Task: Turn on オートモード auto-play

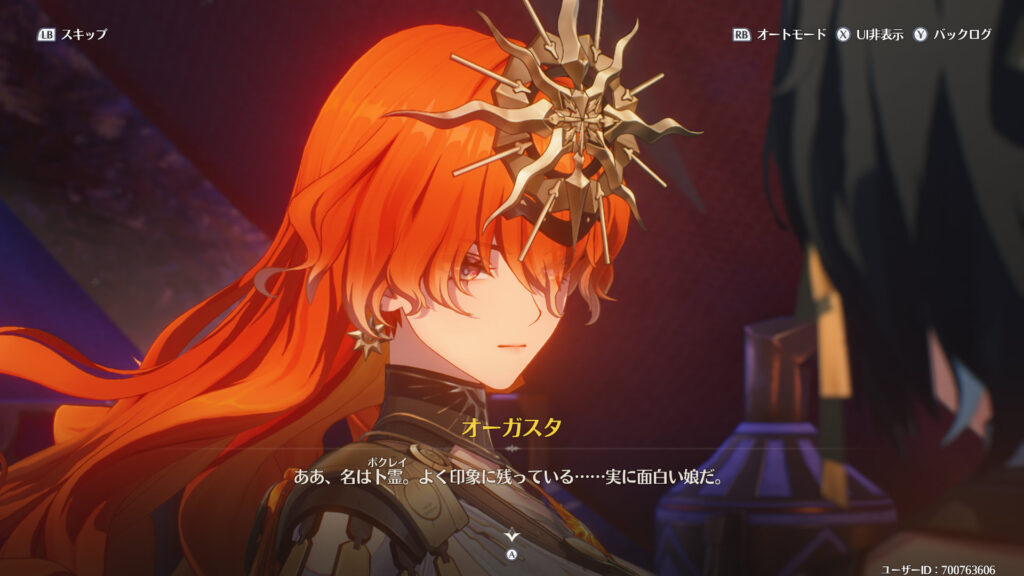Action: click(780, 34)
